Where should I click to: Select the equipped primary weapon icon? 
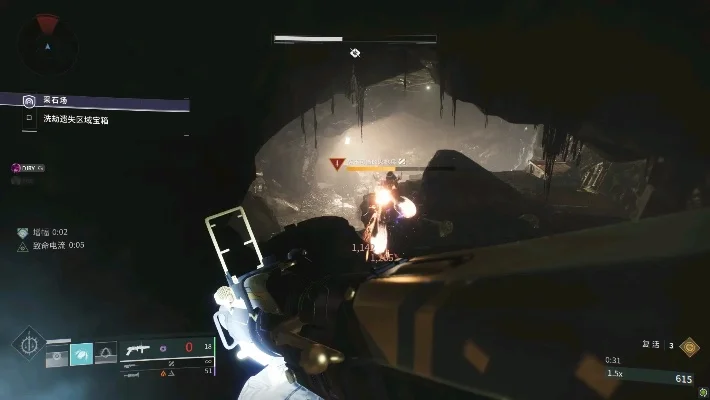tap(137, 350)
